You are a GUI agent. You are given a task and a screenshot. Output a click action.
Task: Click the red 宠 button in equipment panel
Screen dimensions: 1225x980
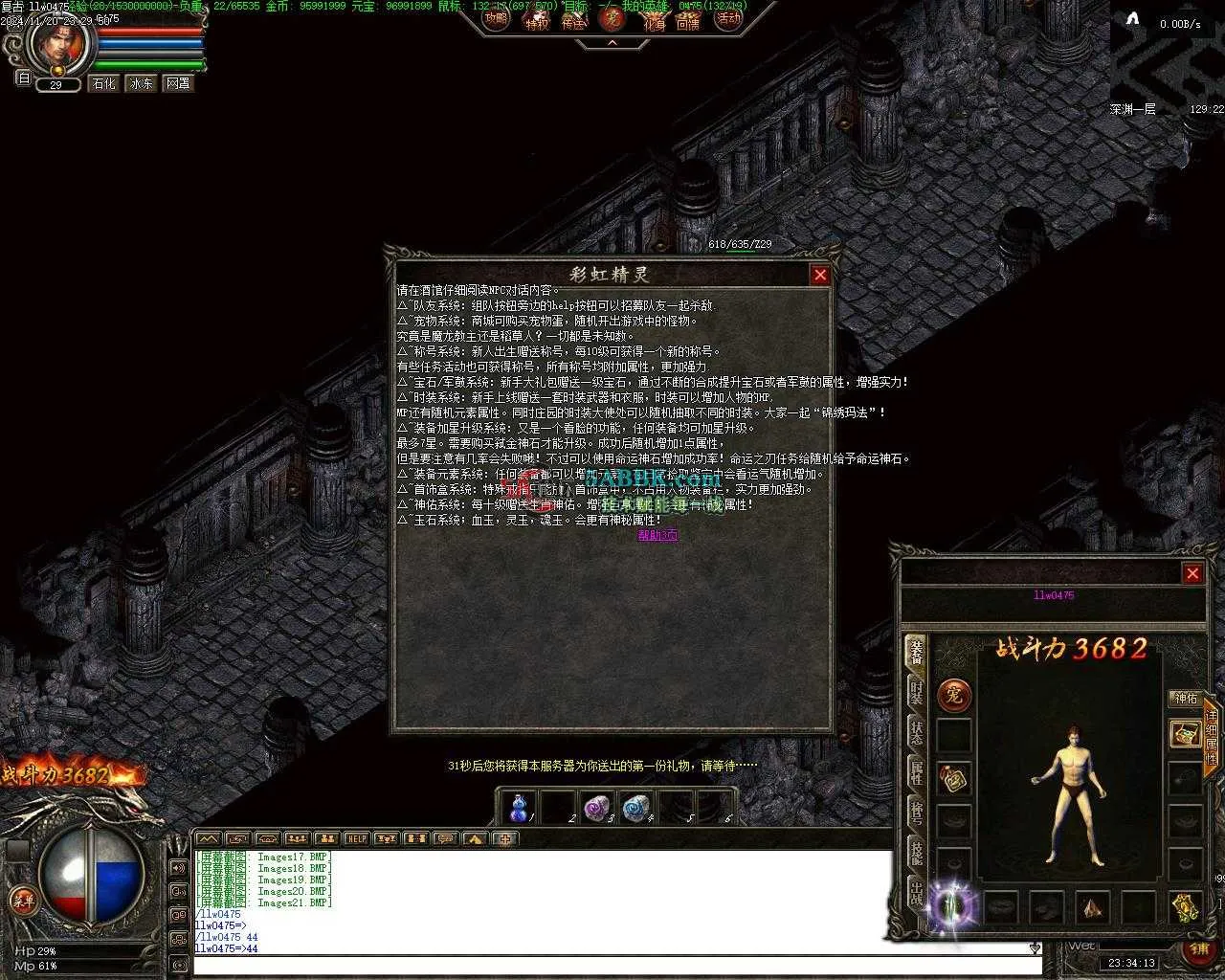(x=954, y=696)
